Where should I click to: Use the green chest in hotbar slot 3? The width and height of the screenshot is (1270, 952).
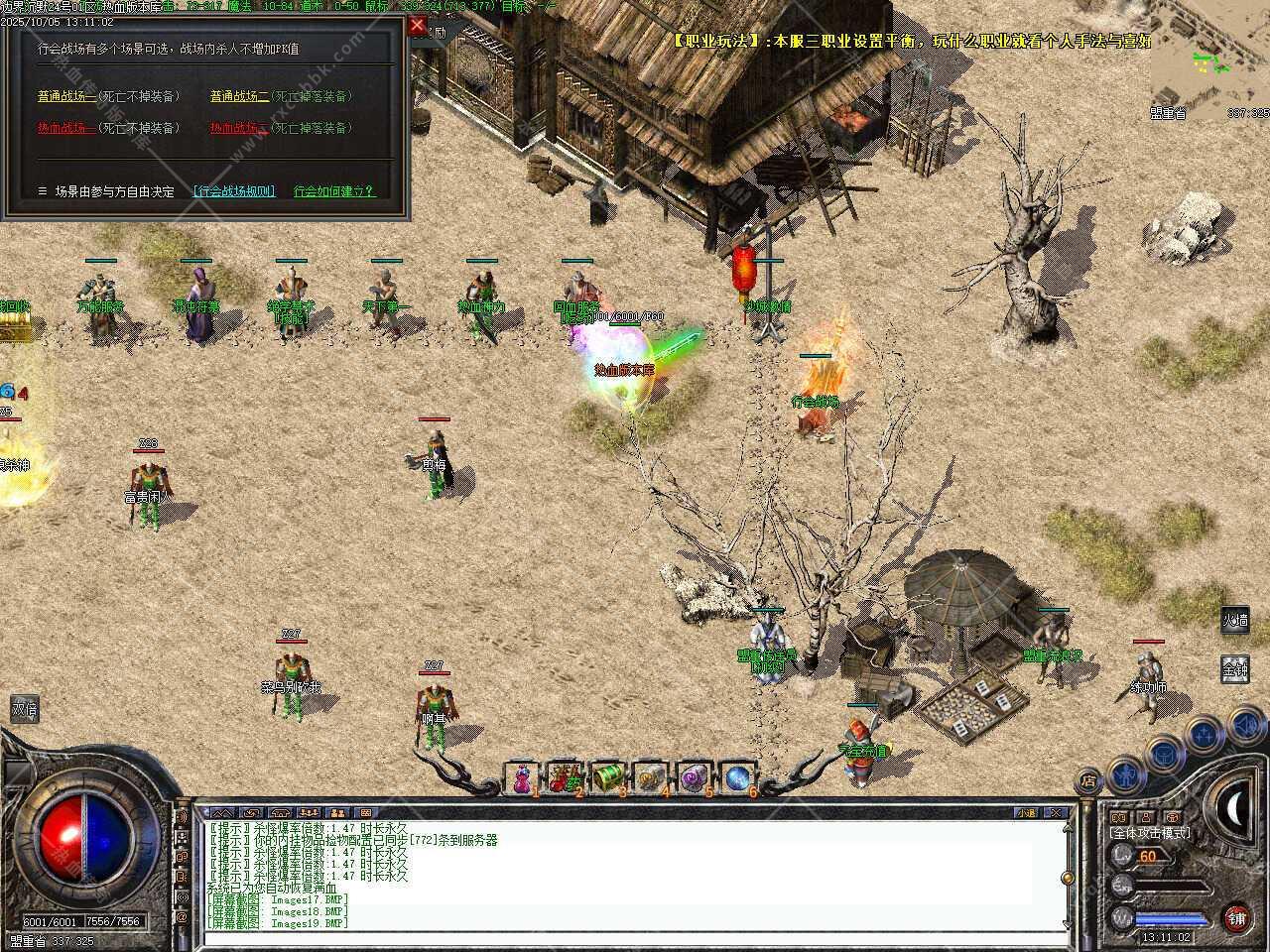(607, 778)
